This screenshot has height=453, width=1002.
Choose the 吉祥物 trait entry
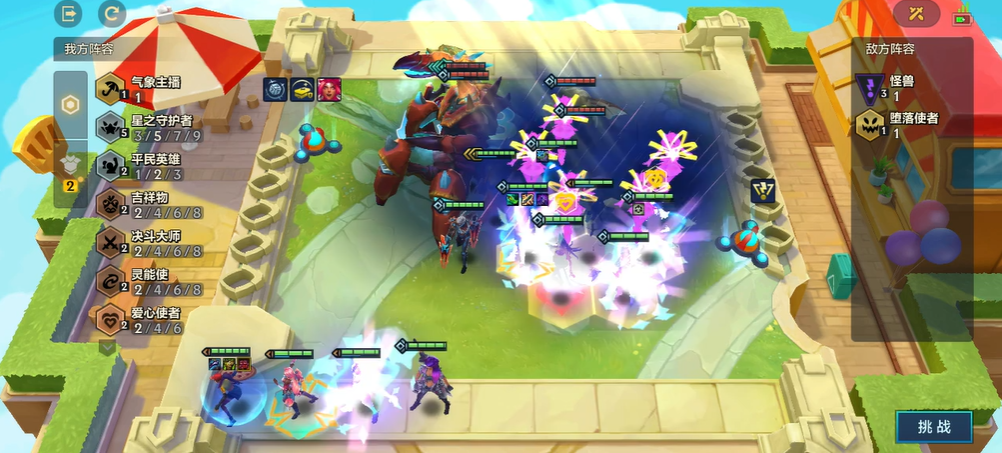click(145, 205)
